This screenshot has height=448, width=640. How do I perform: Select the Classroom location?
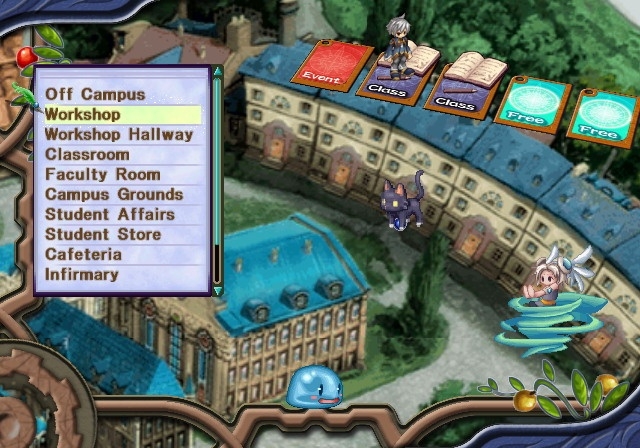(x=87, y=155)
